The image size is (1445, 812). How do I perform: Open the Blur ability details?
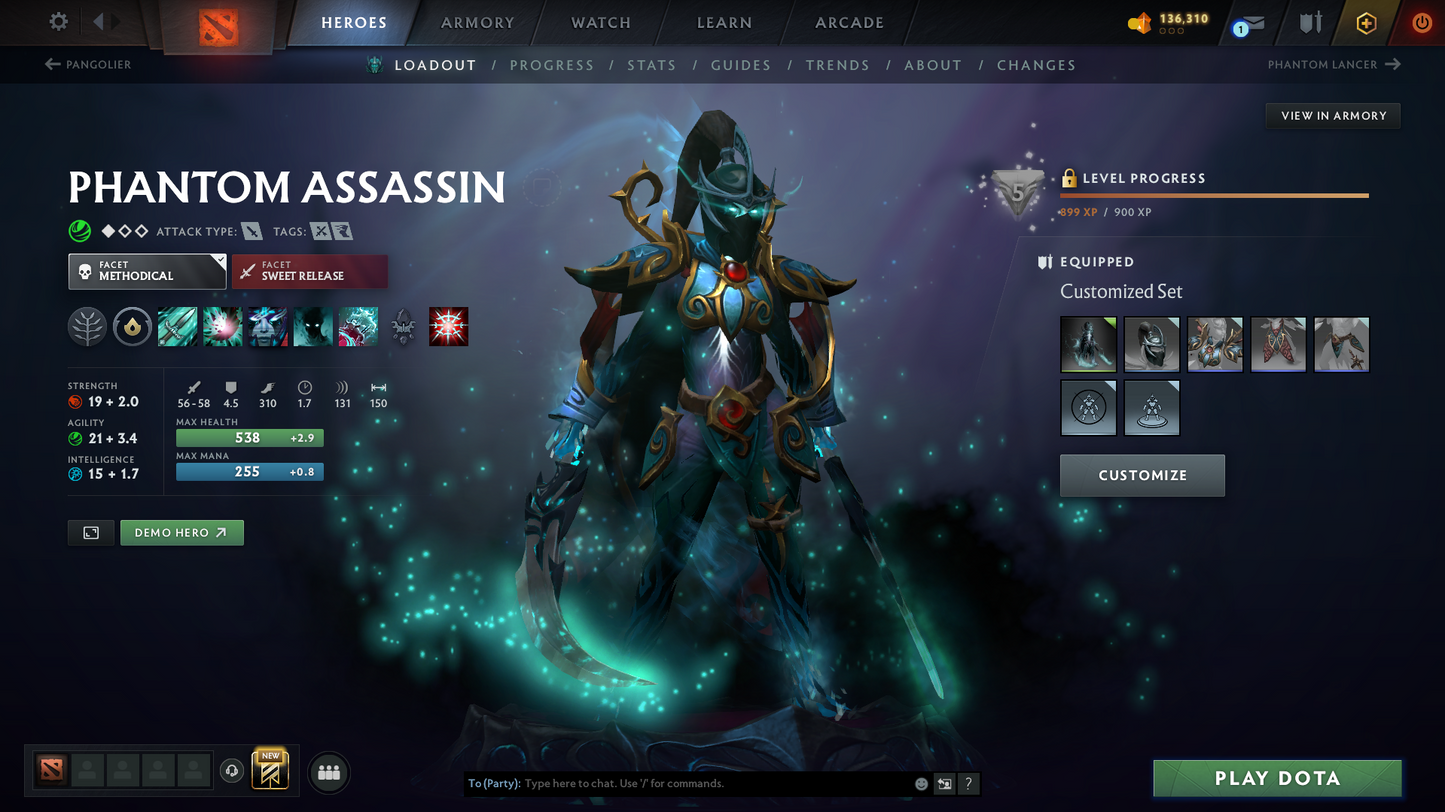coord(267,326)
